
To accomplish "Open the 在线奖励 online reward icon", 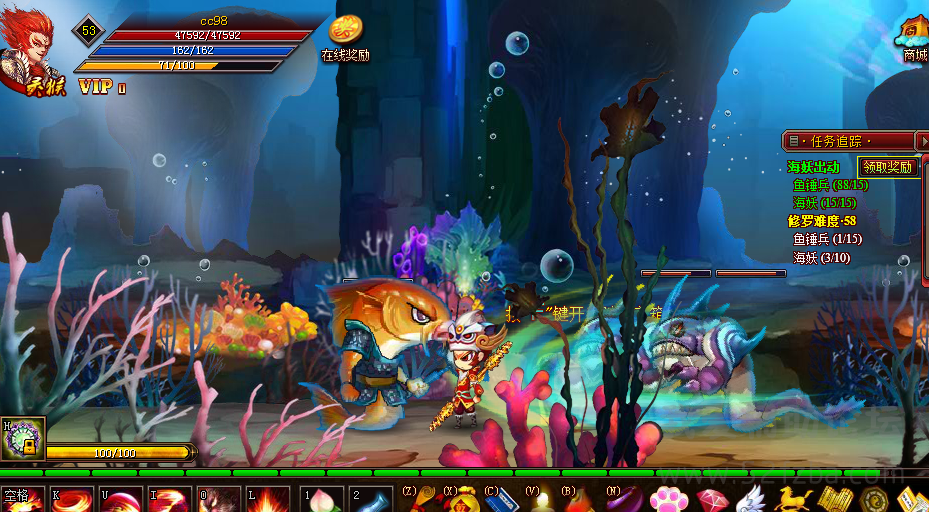I will click(345, 35).
